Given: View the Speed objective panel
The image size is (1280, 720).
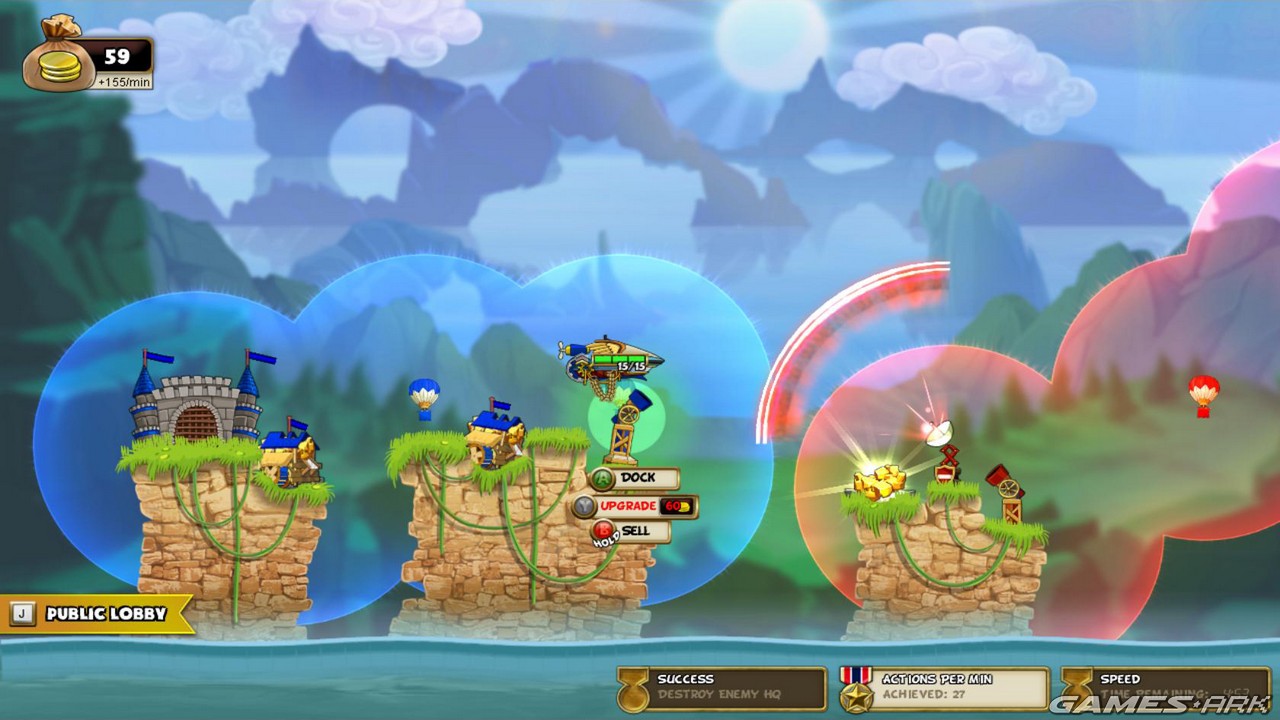Looking at the screenshot, I should 1166,688.
